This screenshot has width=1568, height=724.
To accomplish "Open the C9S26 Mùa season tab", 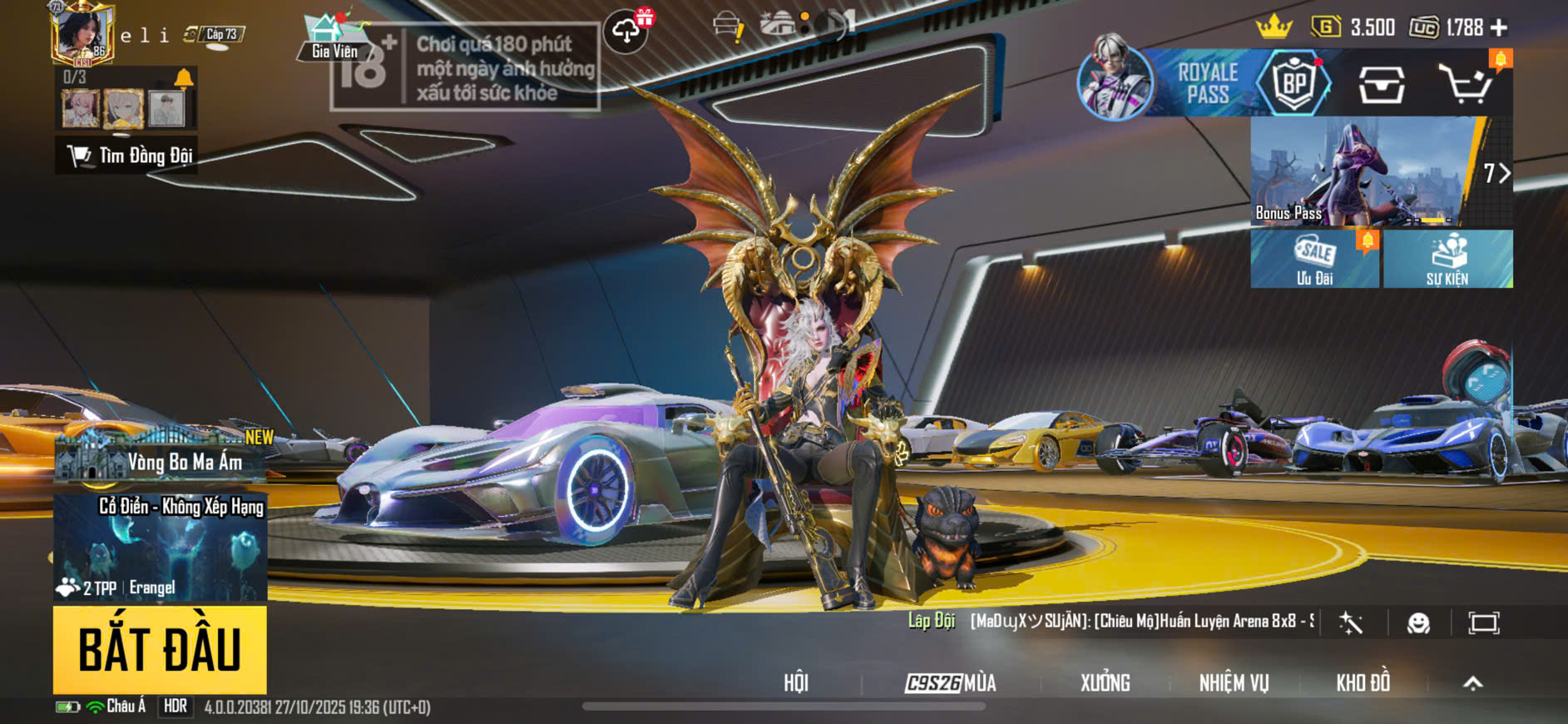I will tap(951, 683).
